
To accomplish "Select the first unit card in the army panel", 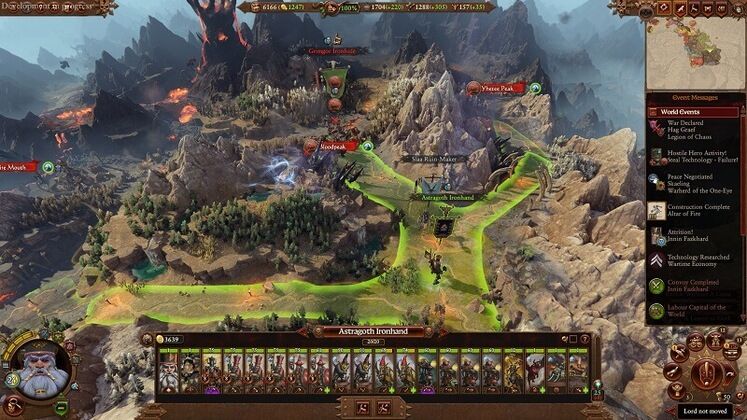I will click(168, 368).
